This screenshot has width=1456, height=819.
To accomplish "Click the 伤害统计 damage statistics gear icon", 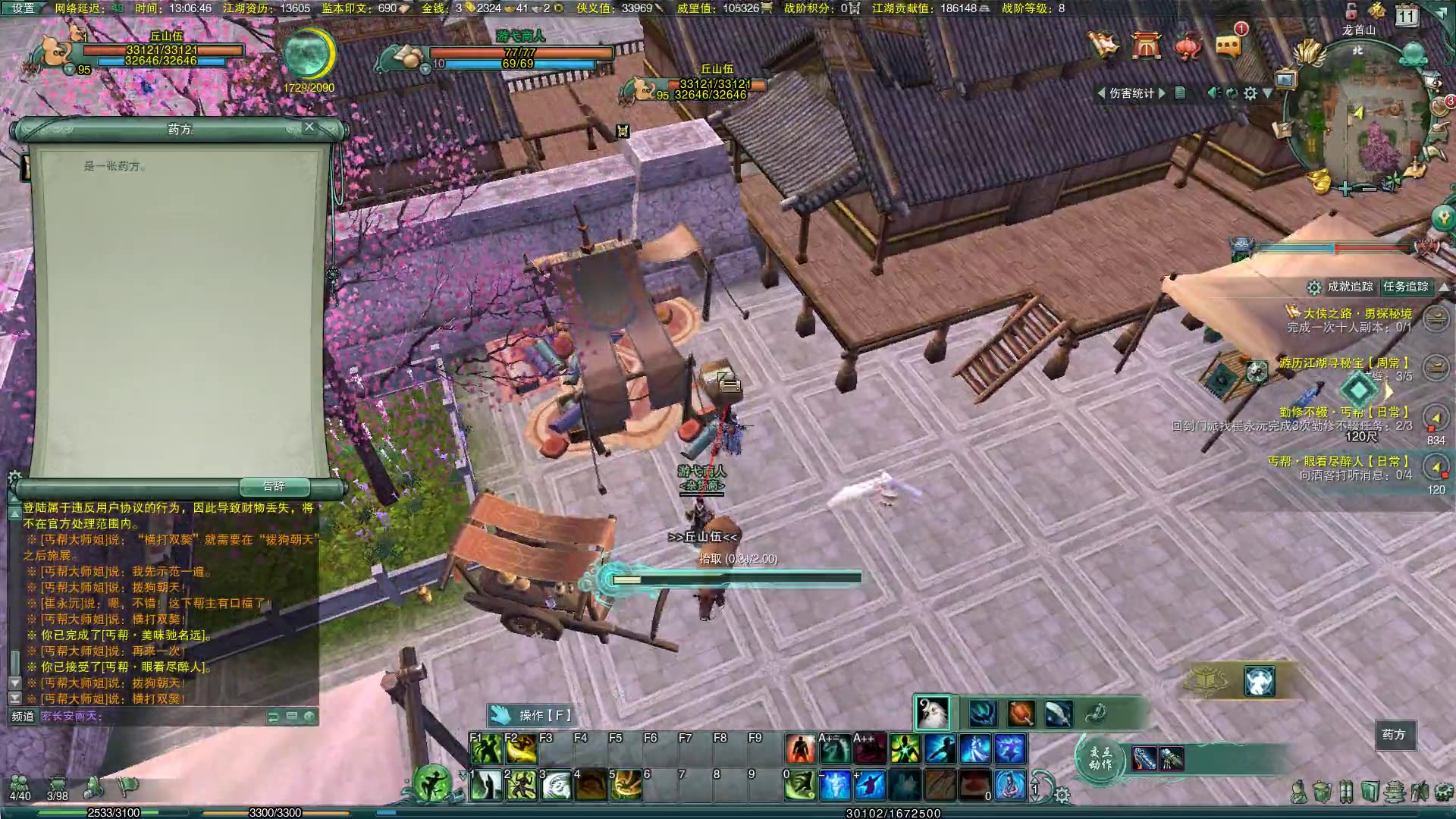I will coord(1250,93).
